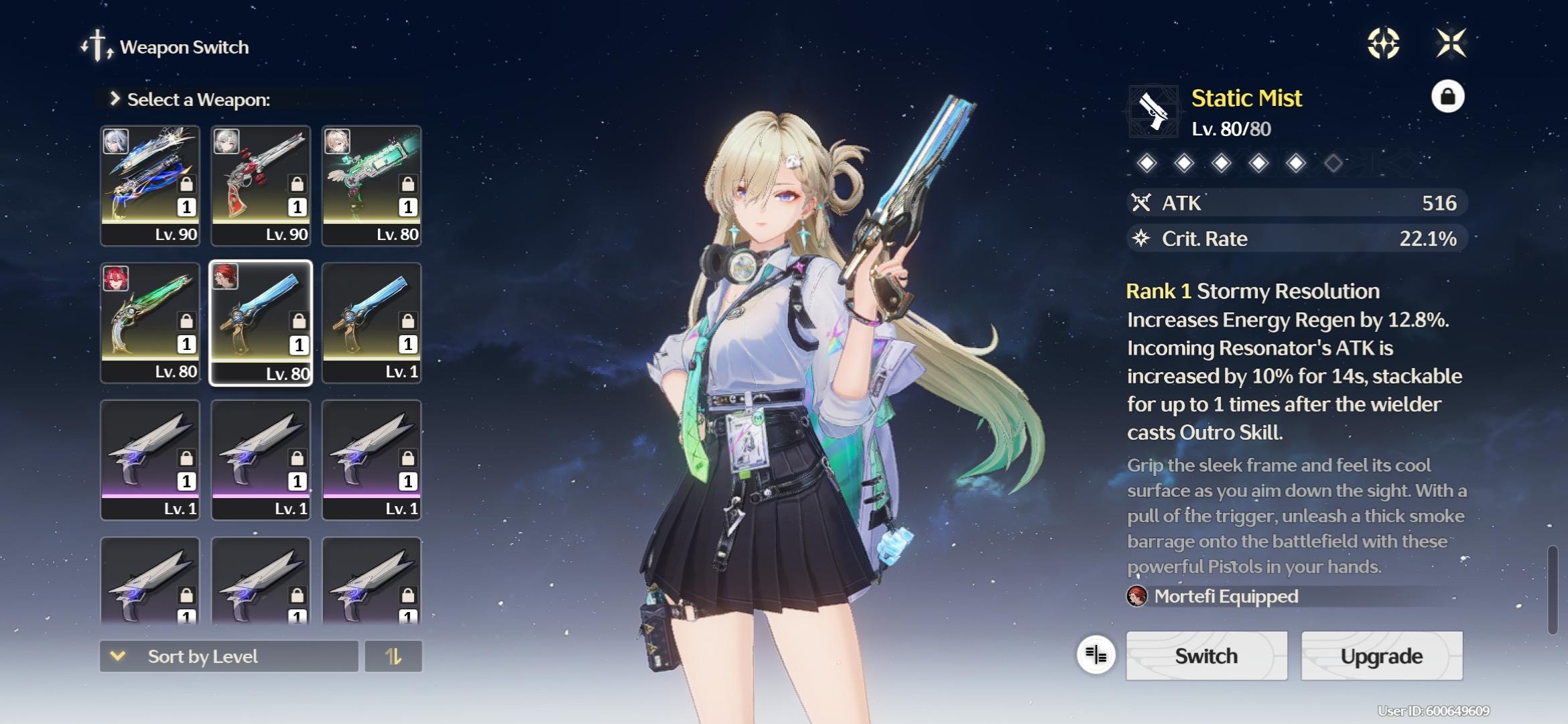Pick the Lv. 80 green-gold flintlock pistol

[150, 322]
